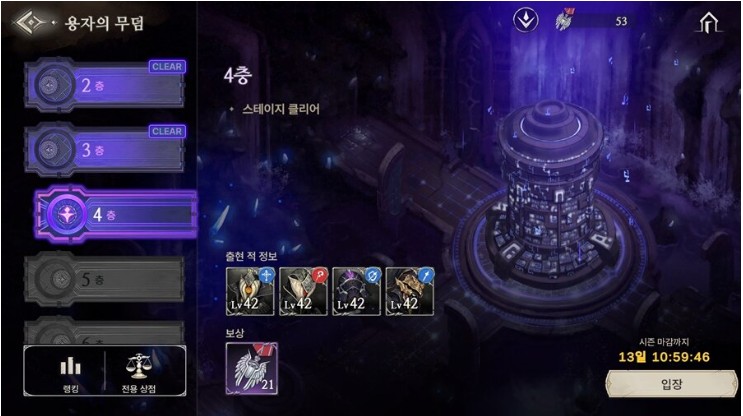Select locked floor 5층
743x416 pixels.
pos(106,279)
